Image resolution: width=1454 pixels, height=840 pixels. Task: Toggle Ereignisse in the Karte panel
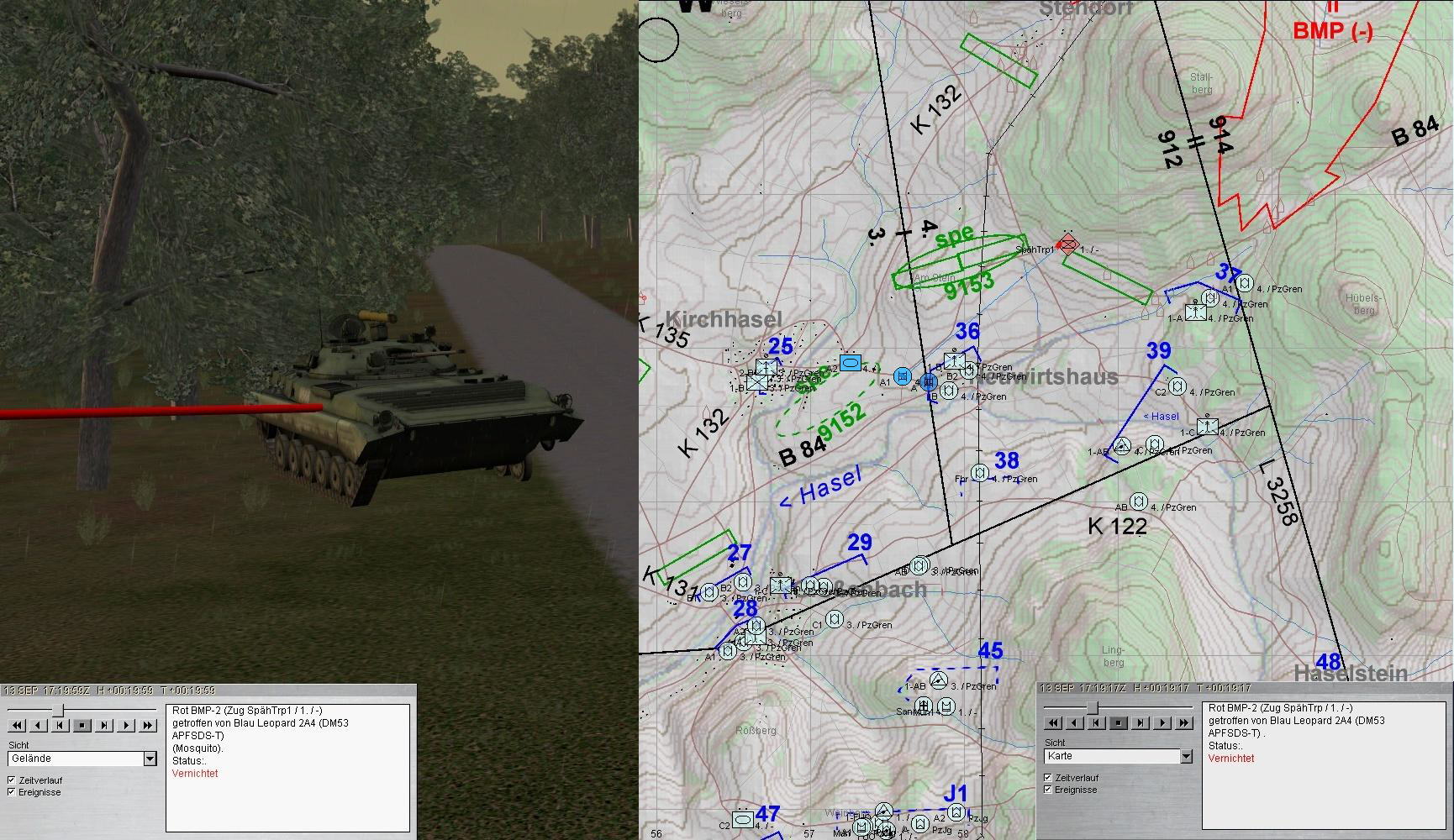(1048, 790)
